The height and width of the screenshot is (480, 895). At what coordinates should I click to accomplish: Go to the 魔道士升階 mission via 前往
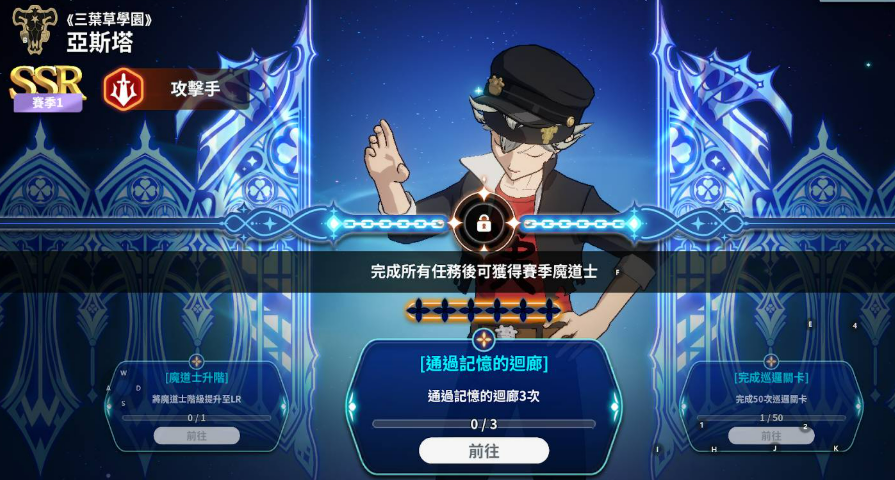[x=196, y=436]
